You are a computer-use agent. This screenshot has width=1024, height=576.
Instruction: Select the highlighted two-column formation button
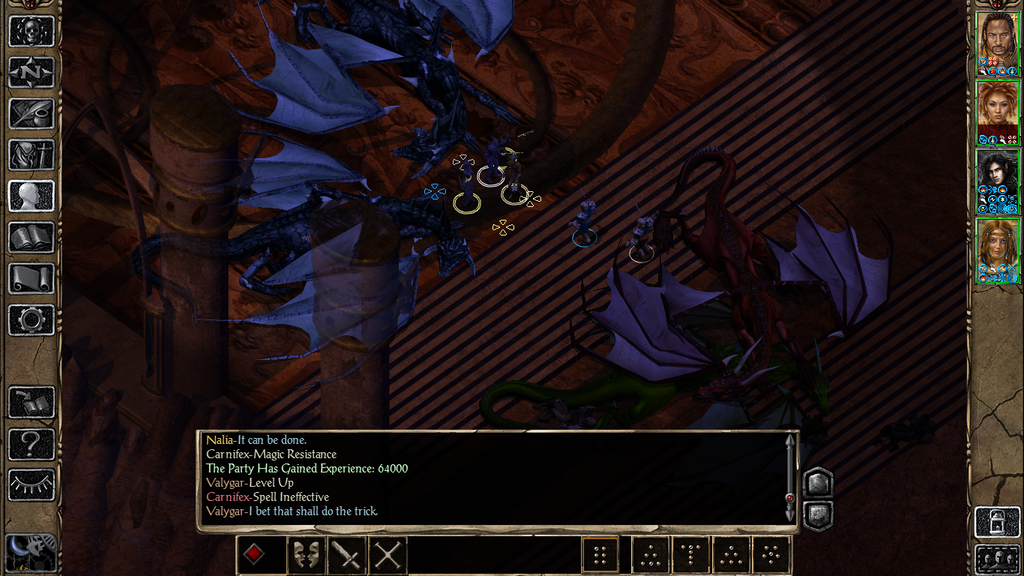point(600,555)
